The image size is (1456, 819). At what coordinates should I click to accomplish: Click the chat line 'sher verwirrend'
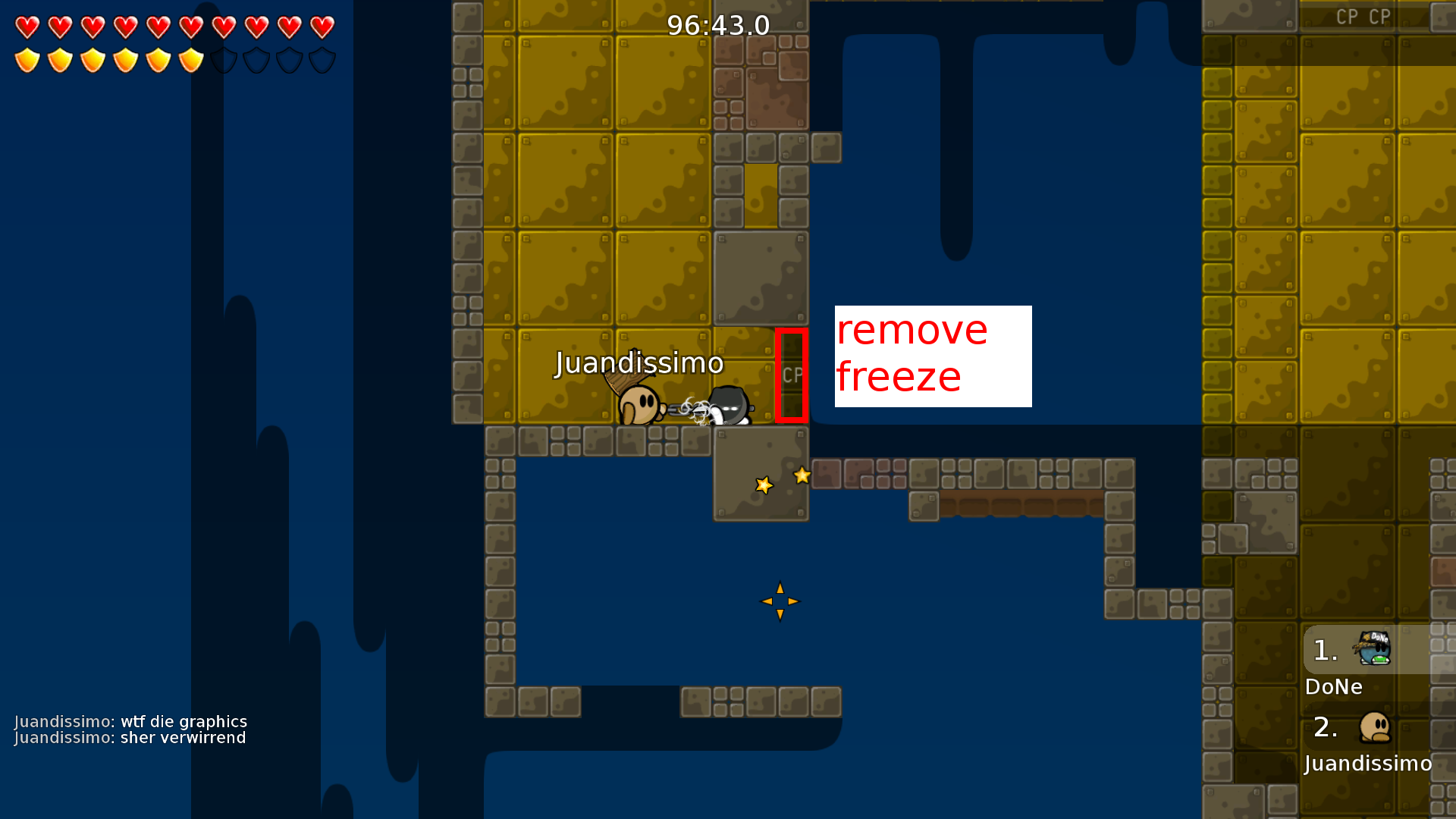tap(130, 737)
